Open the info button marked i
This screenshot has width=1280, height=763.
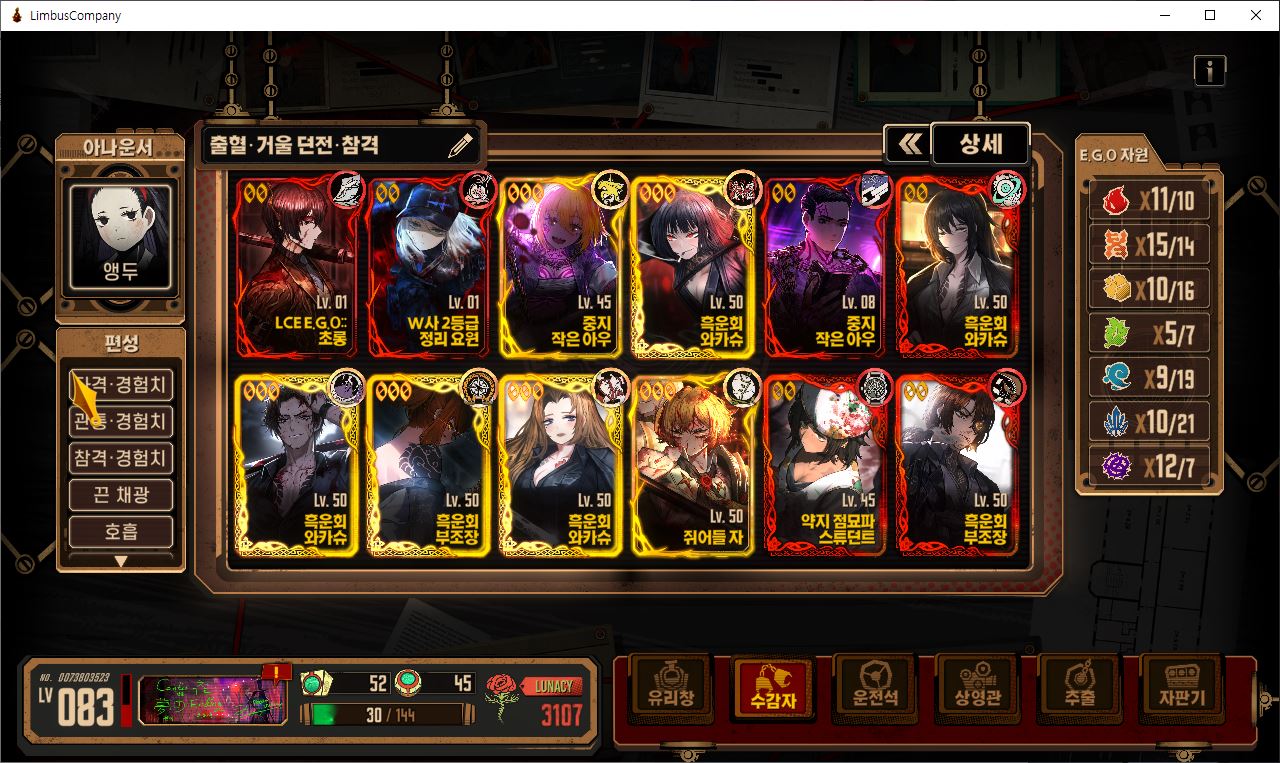point(1209,71)
